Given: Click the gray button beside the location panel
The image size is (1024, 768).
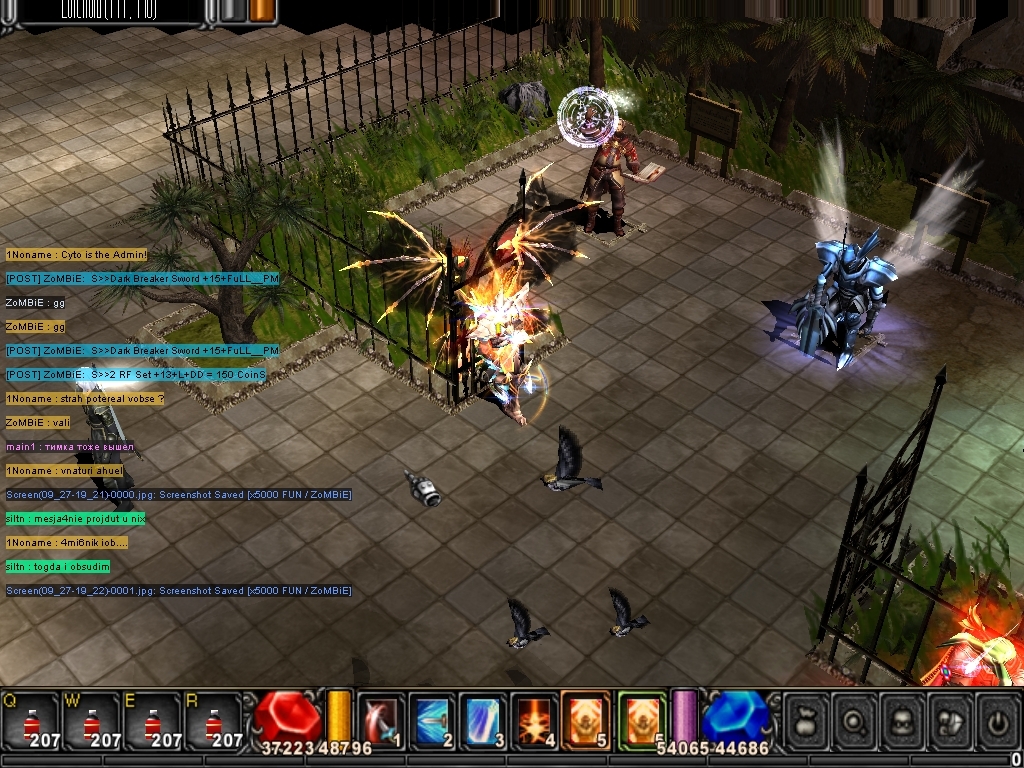Looking at the screenshot, I should point(232,10).
